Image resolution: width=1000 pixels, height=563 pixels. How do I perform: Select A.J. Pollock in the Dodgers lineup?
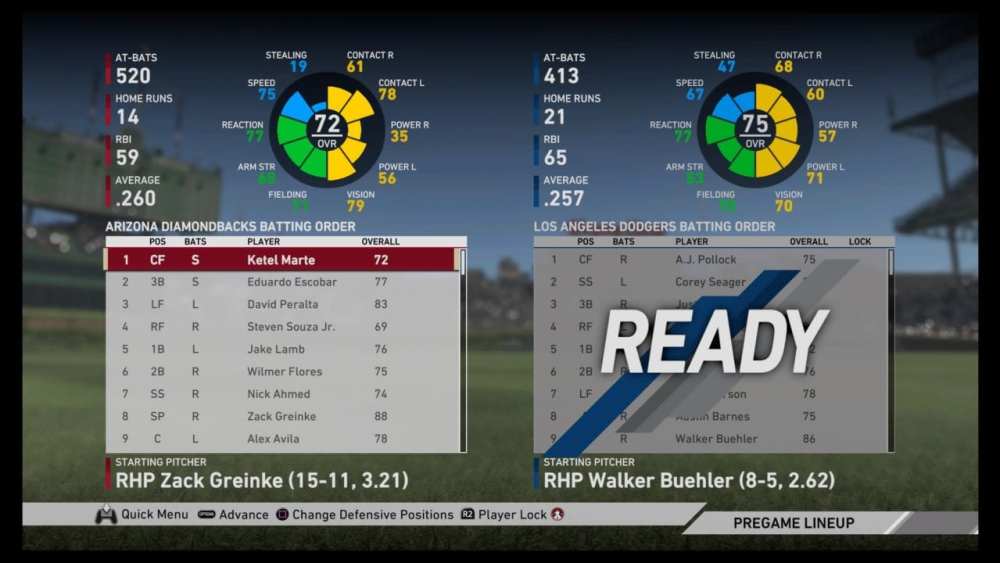tap(704, 260)
